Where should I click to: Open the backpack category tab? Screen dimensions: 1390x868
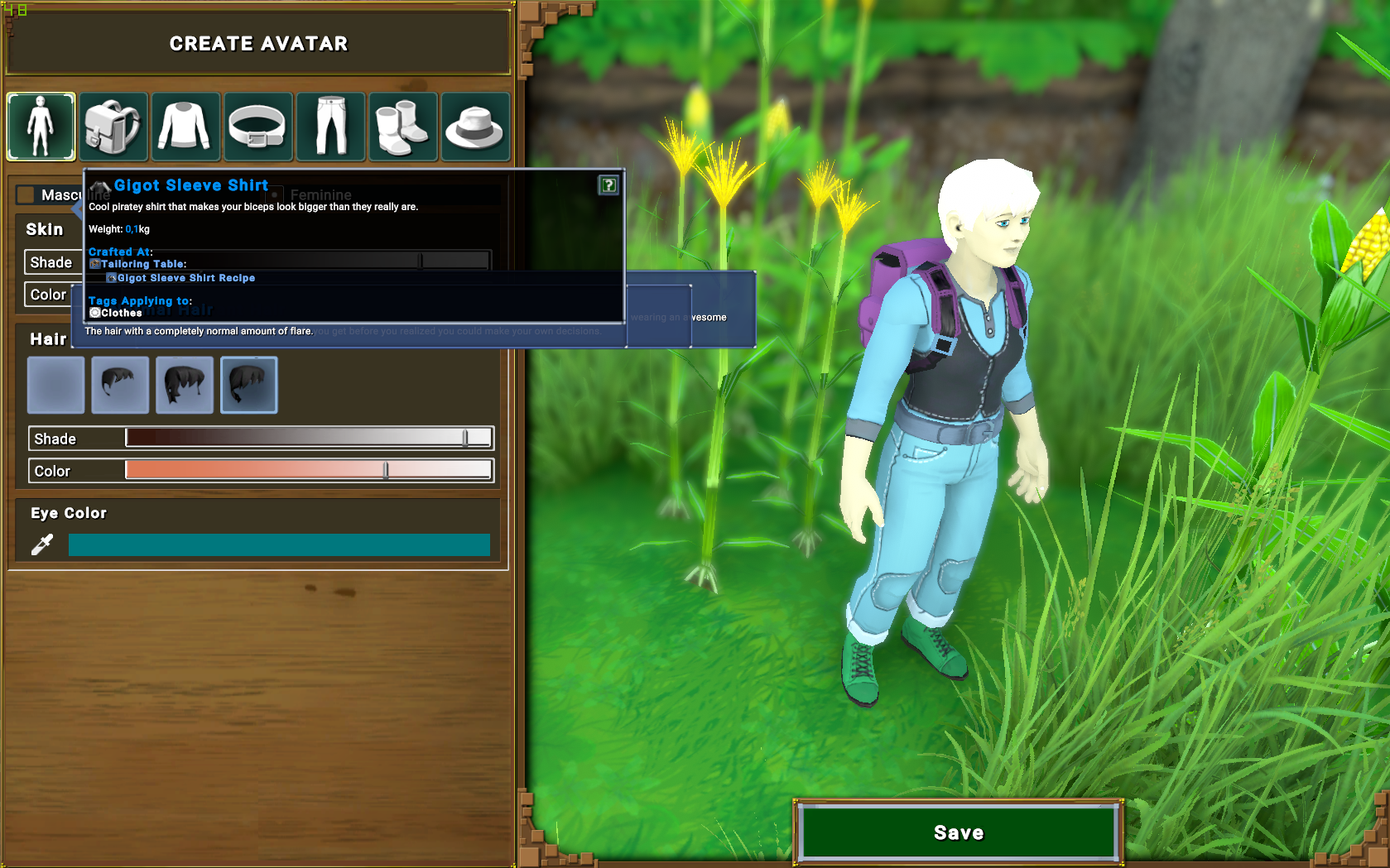pos(113,127)
